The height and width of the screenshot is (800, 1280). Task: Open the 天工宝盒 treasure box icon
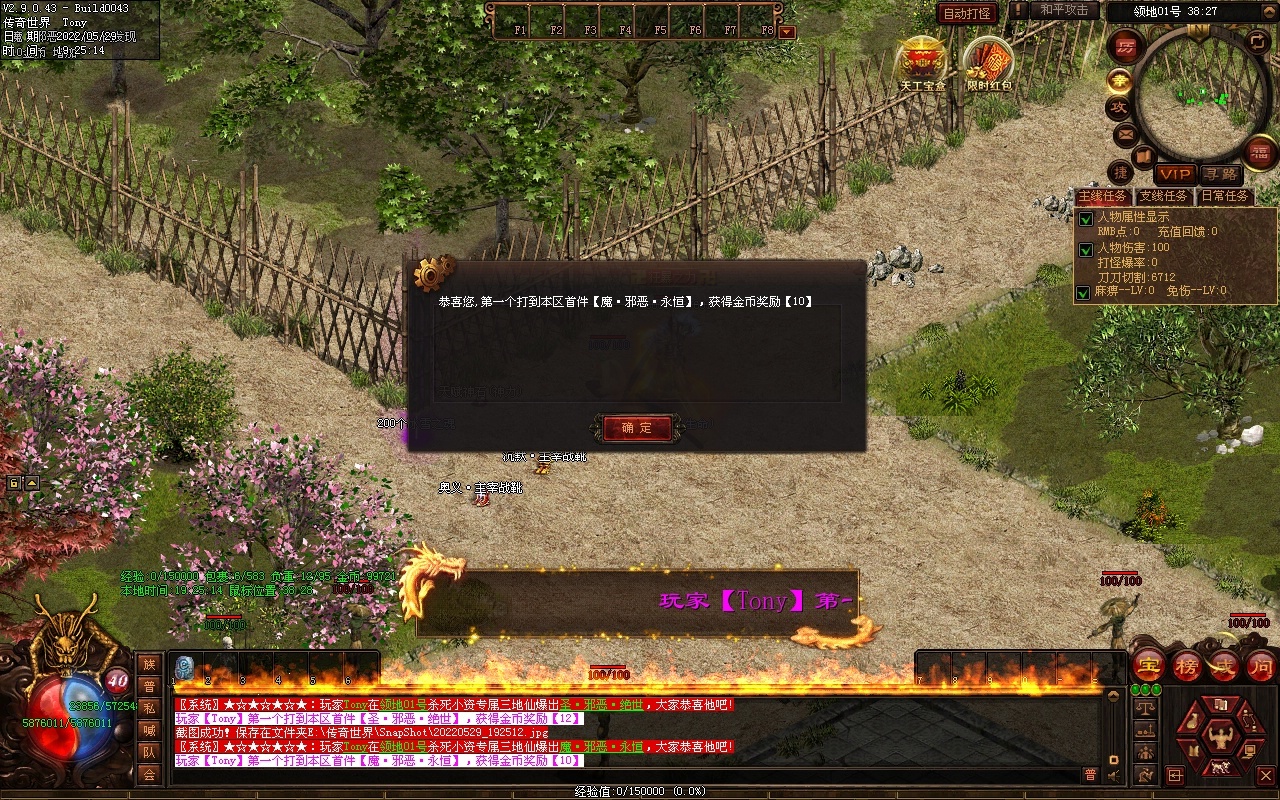[921, 62]
